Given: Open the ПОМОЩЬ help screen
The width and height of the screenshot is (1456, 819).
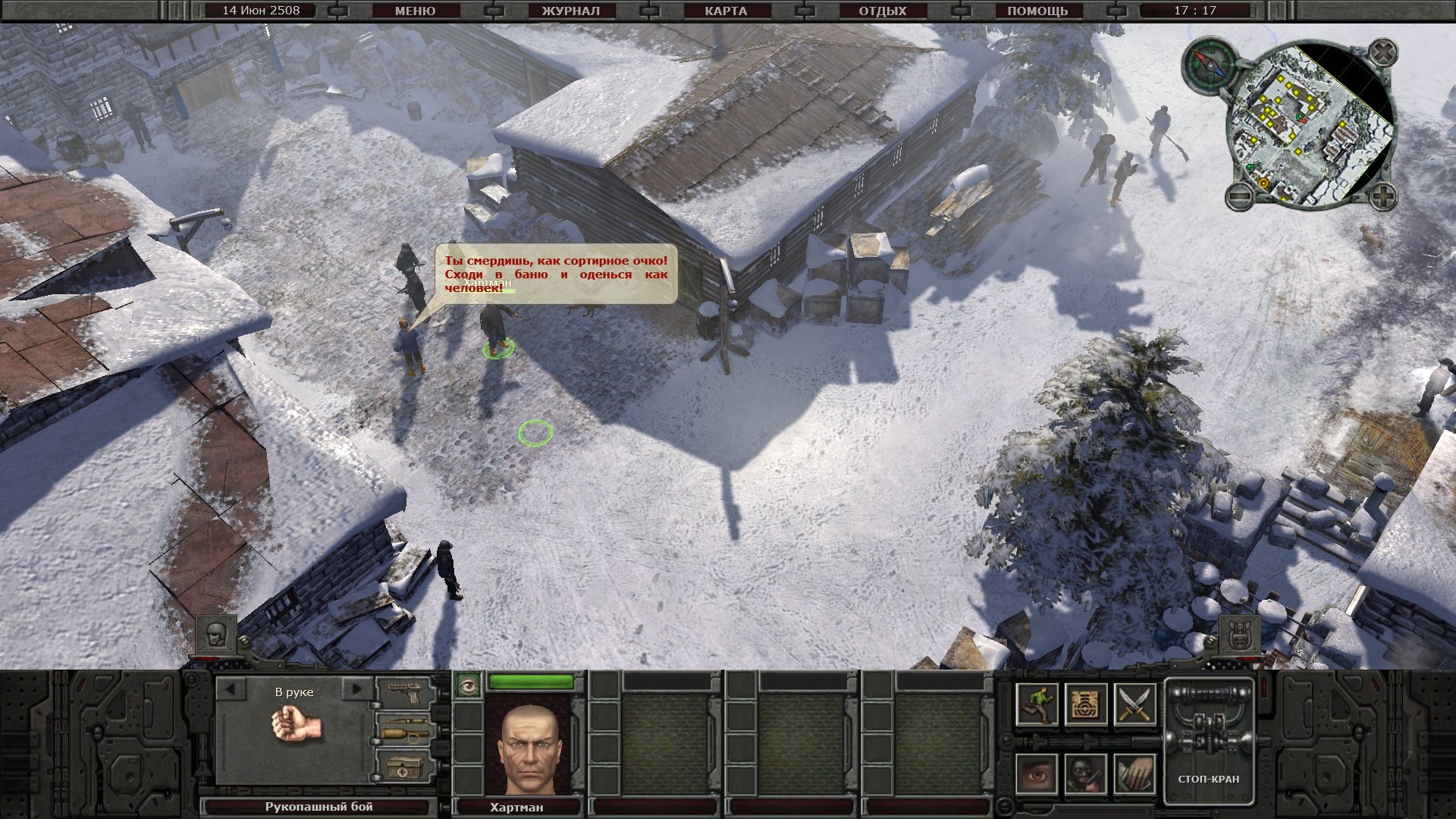Looking at the screenshot, I should pyautogui.click(x=1037, y=11).
